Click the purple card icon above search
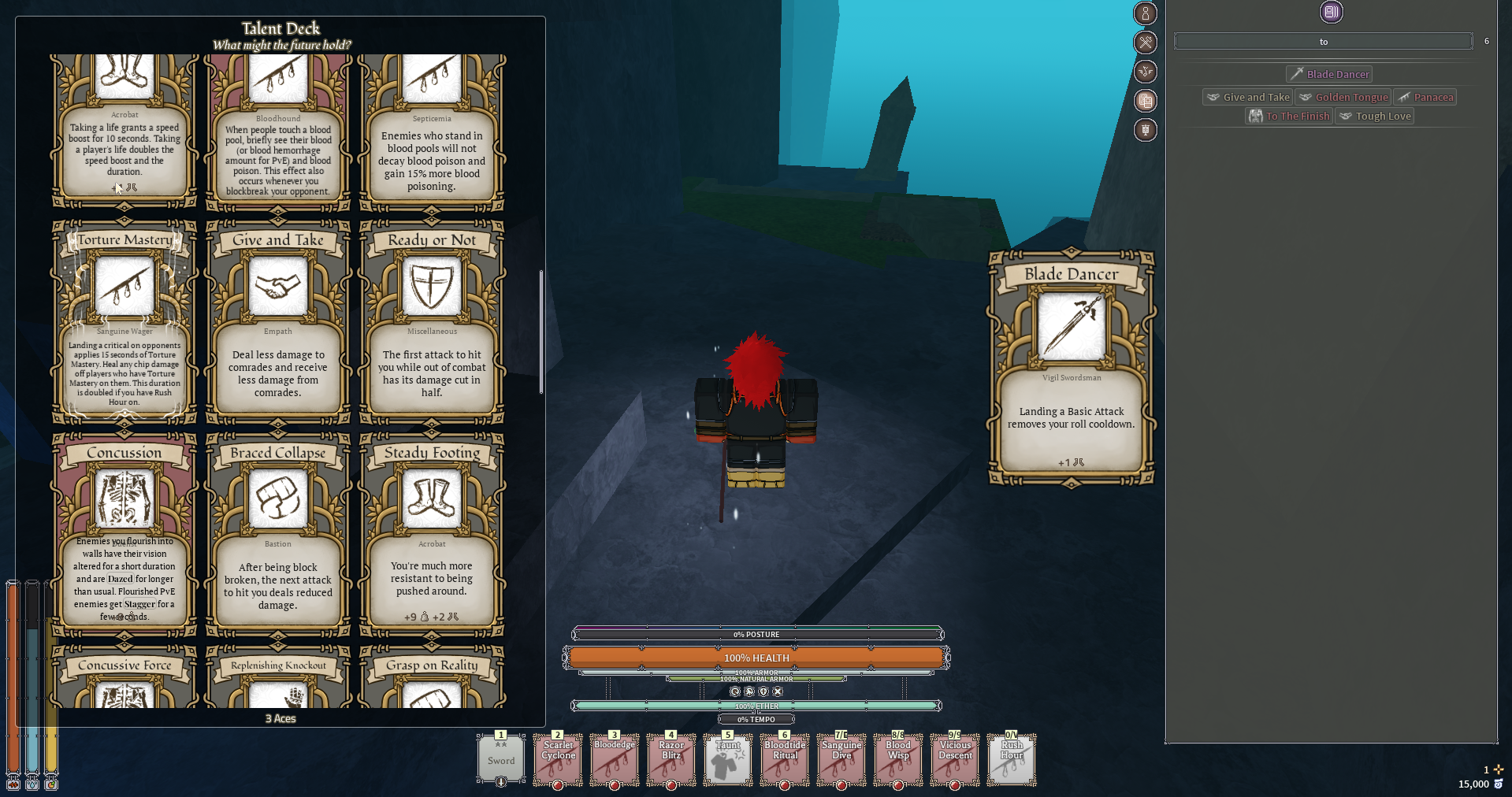1512x797 pixels. 1331,12
